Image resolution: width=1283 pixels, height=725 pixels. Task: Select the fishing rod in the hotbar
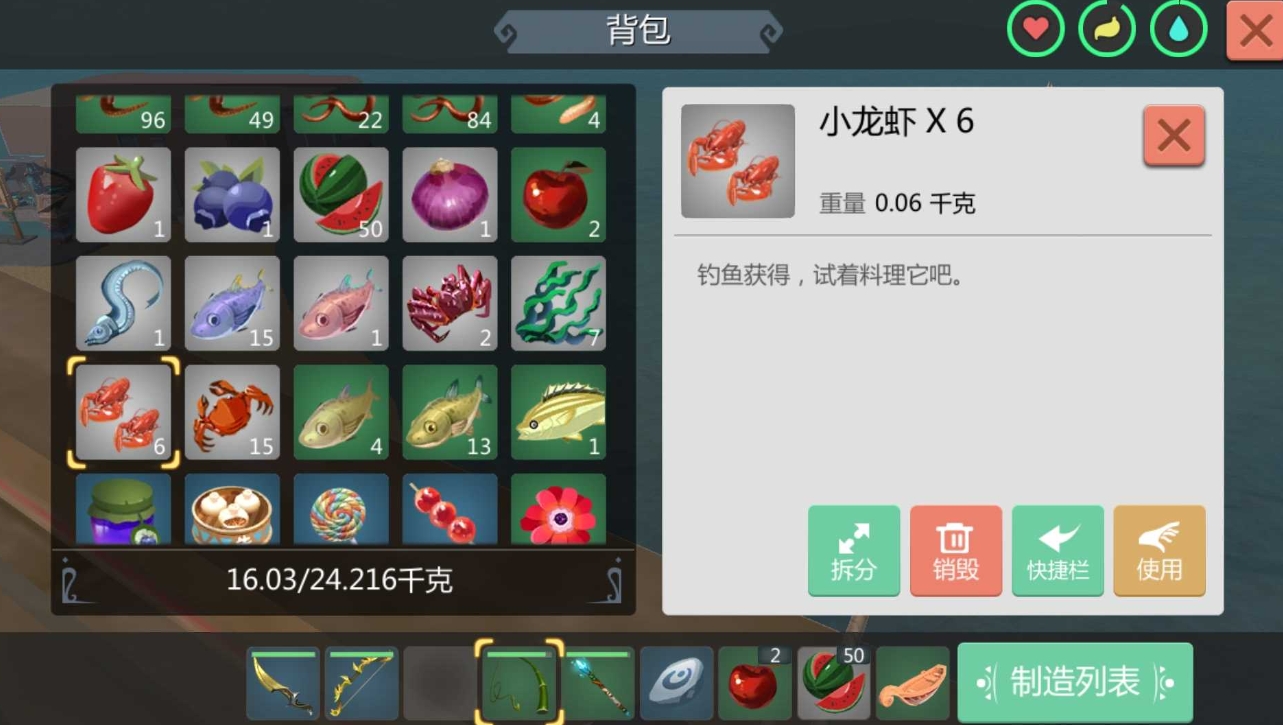click(518, 683)
